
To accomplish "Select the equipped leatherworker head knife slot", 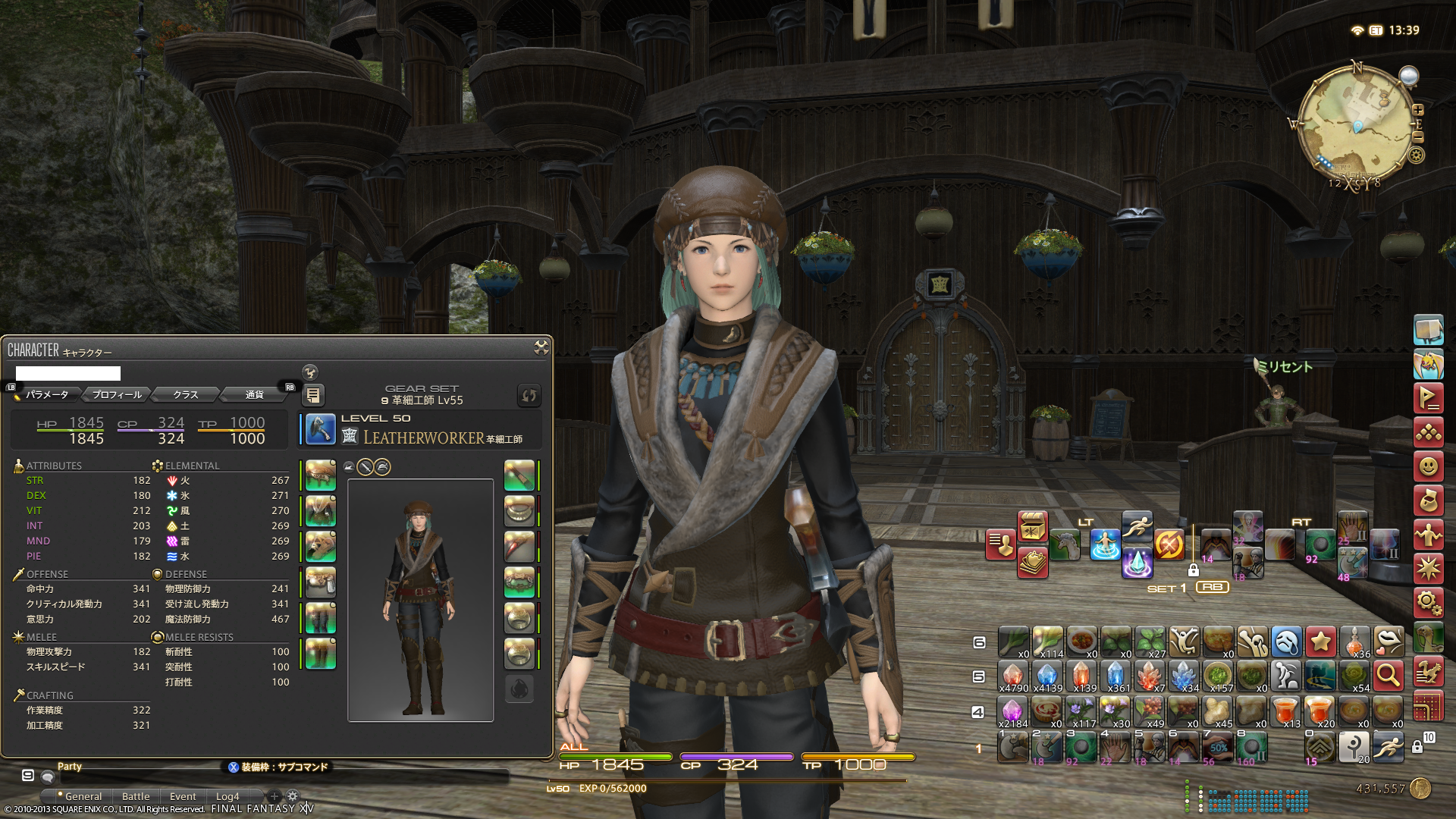I will click(321, 429).
